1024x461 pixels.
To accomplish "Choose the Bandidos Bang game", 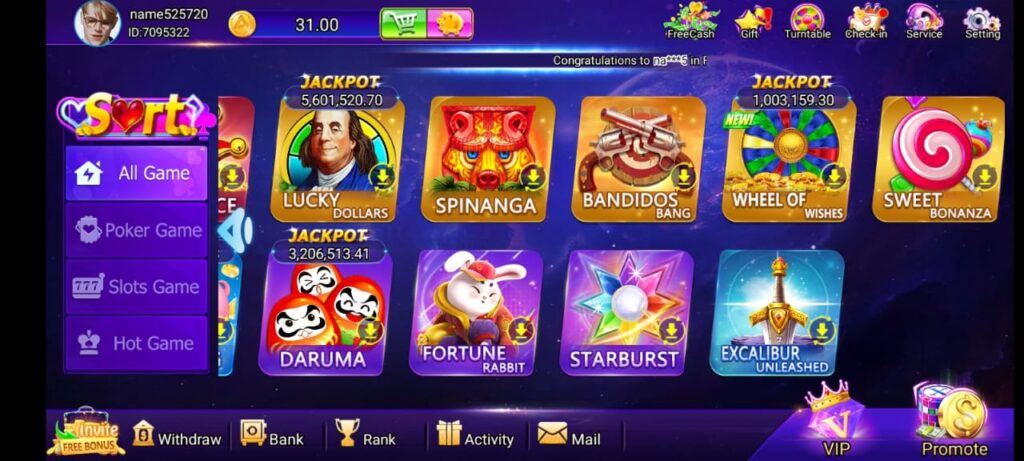I will (636, 160).
